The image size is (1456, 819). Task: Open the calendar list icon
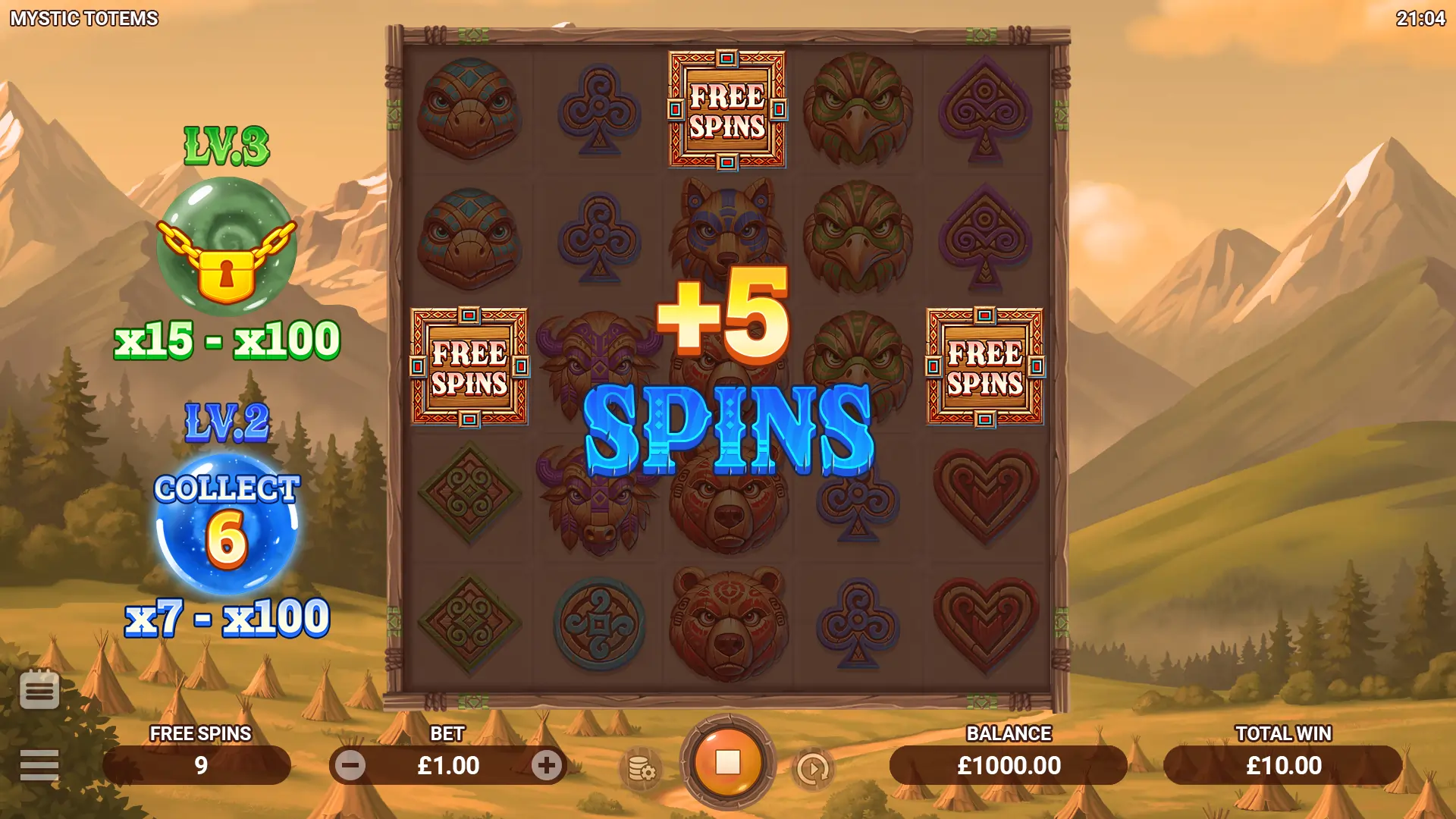point(39,690)
